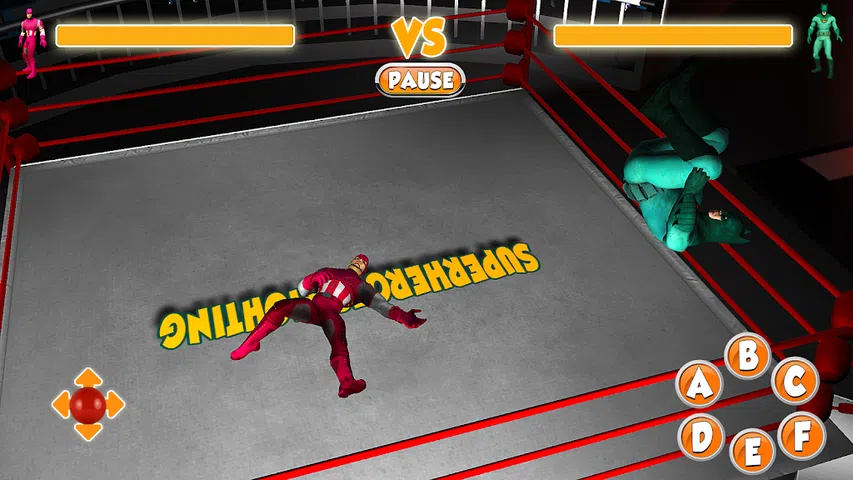853x480 pixels.
Task: Tap the A attack button
Action: pyautogui.click(x=700, y=384)
